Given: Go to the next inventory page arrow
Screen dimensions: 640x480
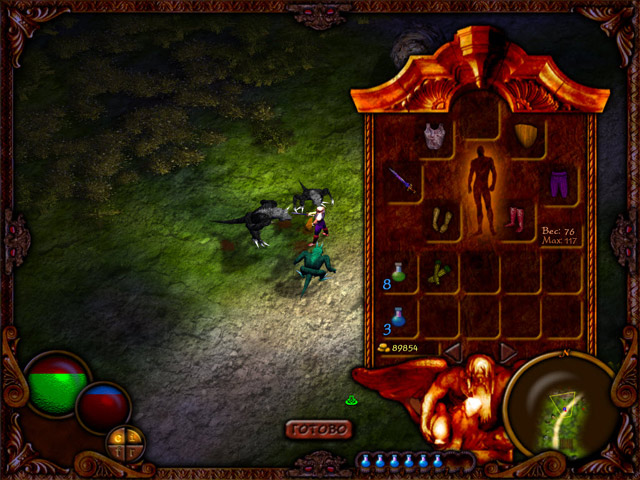Looking at the screenshot, I should (508, 352).
